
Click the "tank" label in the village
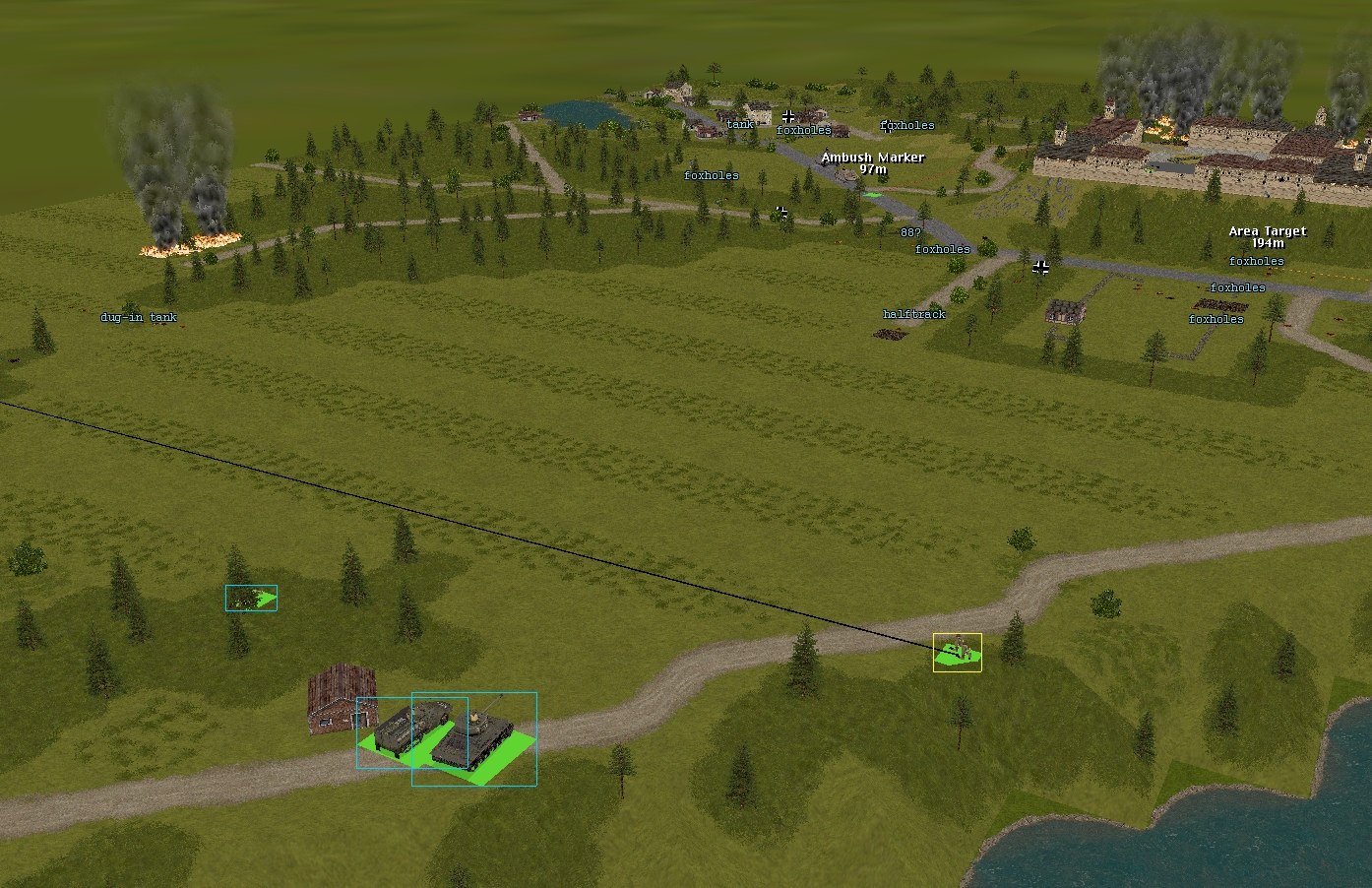pos(739,125)
